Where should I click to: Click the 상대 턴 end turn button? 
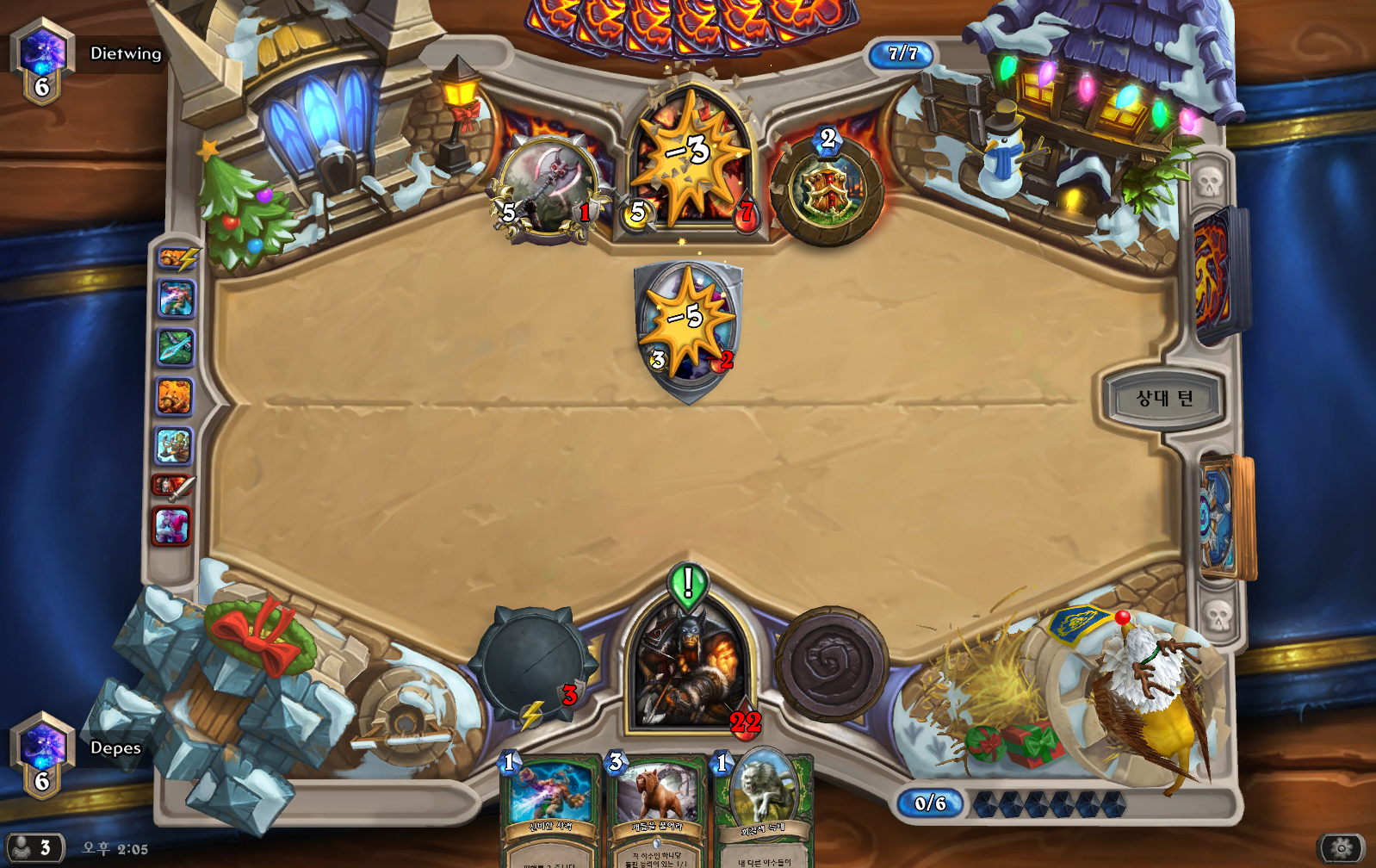[1163, 398]
